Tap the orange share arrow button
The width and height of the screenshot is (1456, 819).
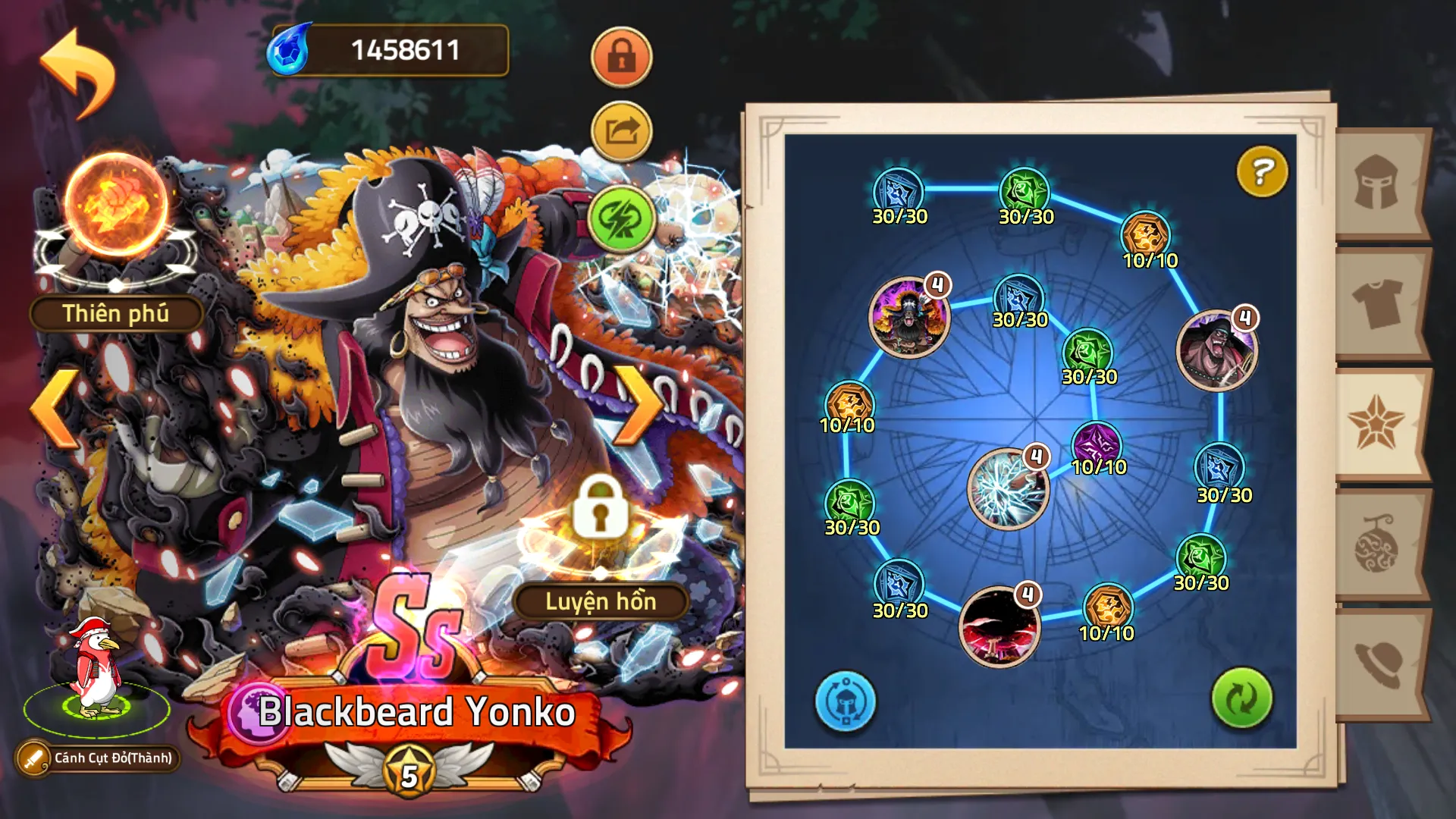click(621, 132)
